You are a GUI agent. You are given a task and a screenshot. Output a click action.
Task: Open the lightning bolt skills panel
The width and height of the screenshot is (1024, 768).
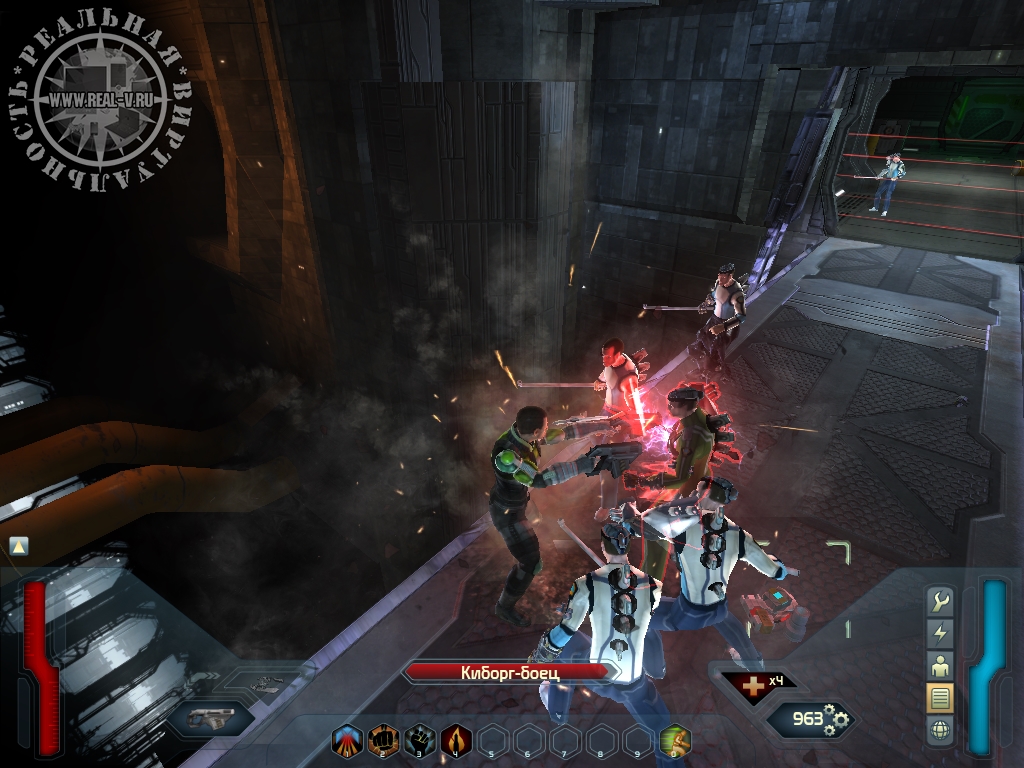[x=940, y=633]
